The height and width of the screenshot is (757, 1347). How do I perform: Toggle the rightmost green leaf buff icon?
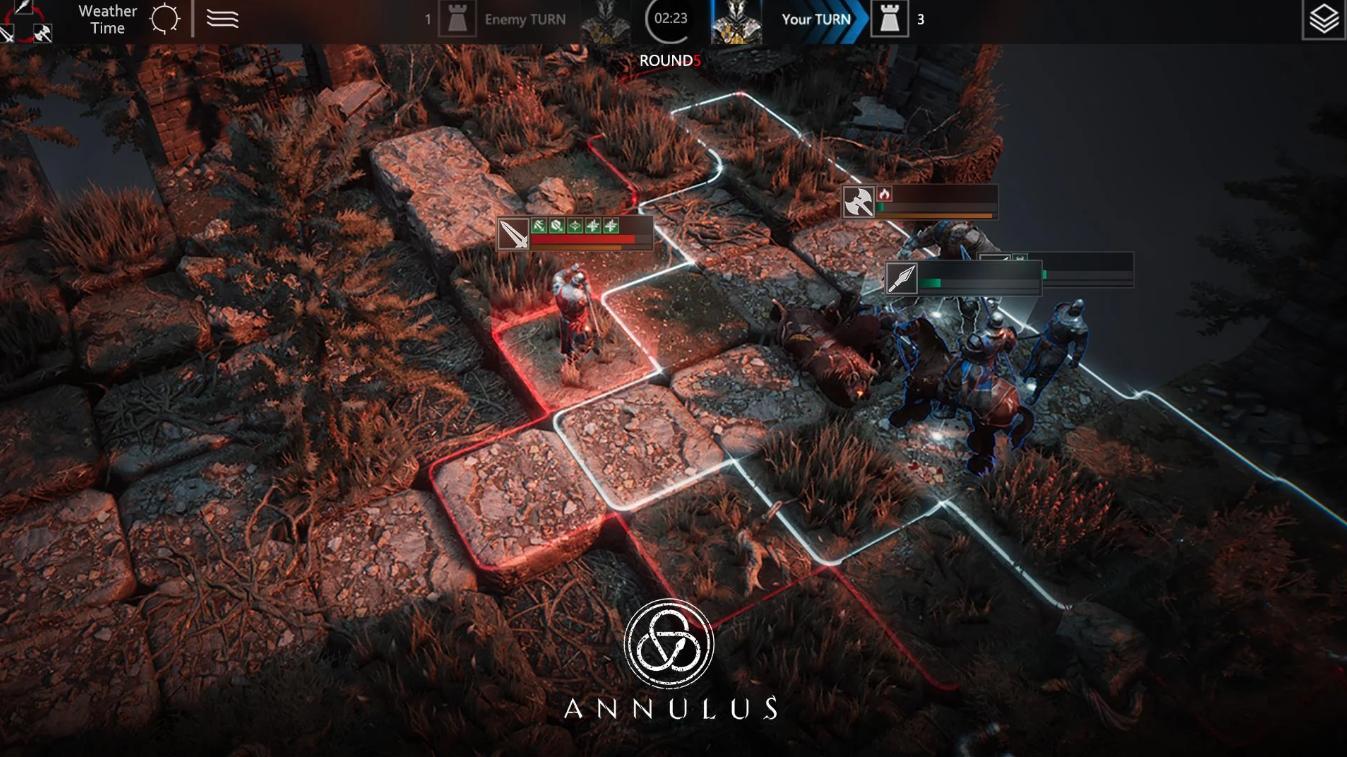[611, 225]
